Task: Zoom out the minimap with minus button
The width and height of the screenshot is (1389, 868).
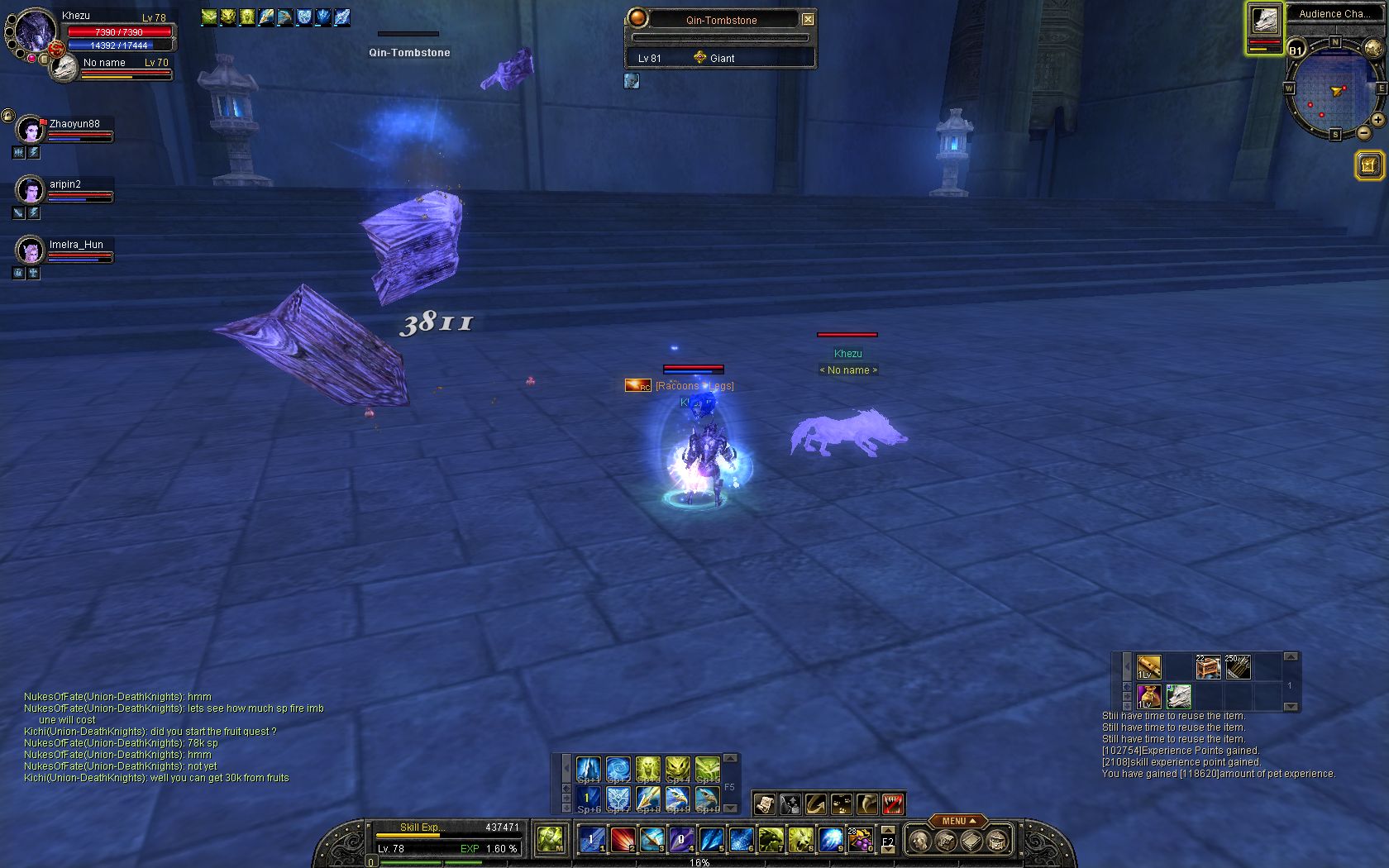Action: tap(1363, 133)
